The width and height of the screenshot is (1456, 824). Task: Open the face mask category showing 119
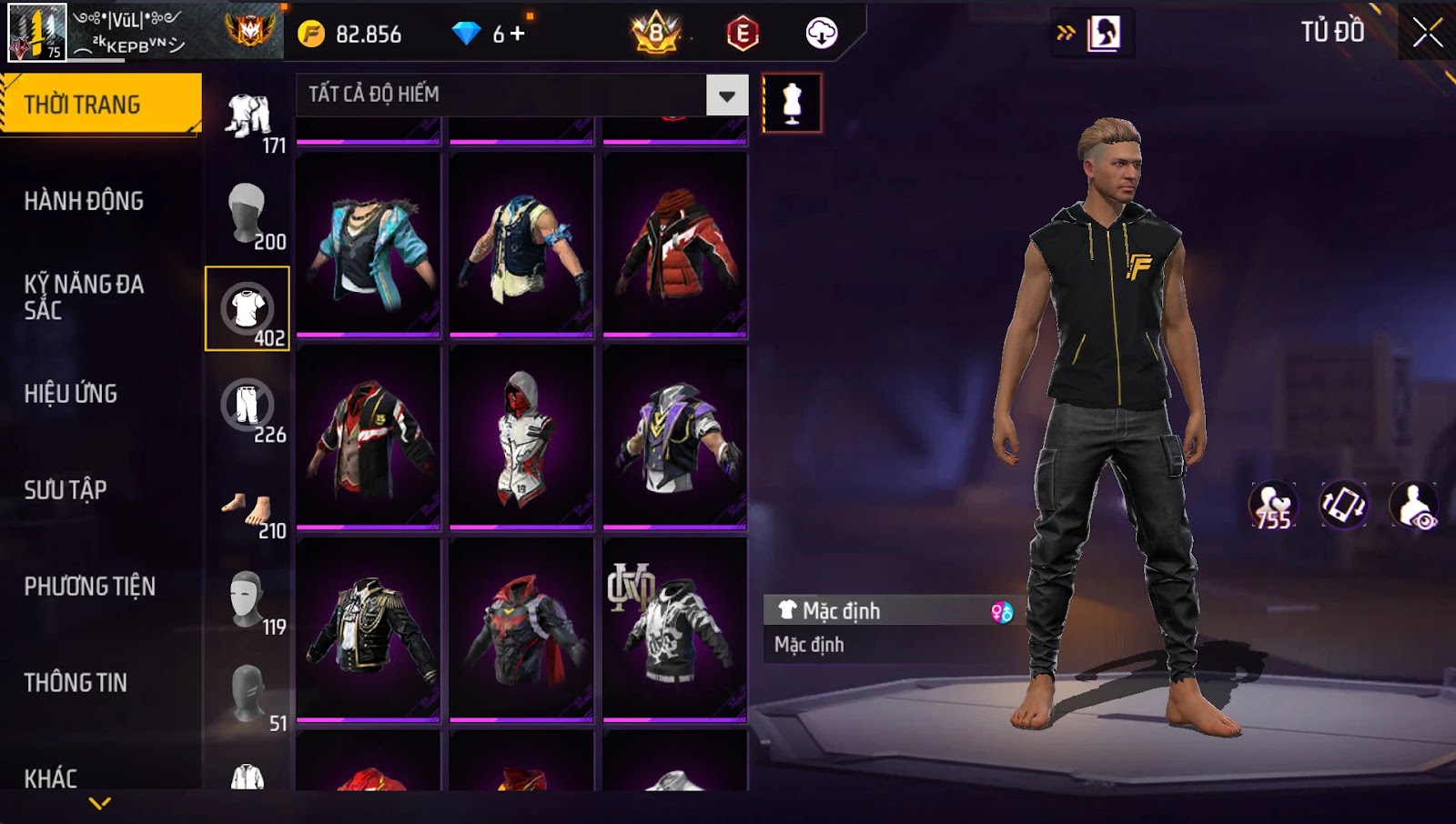tap(248, 600)
